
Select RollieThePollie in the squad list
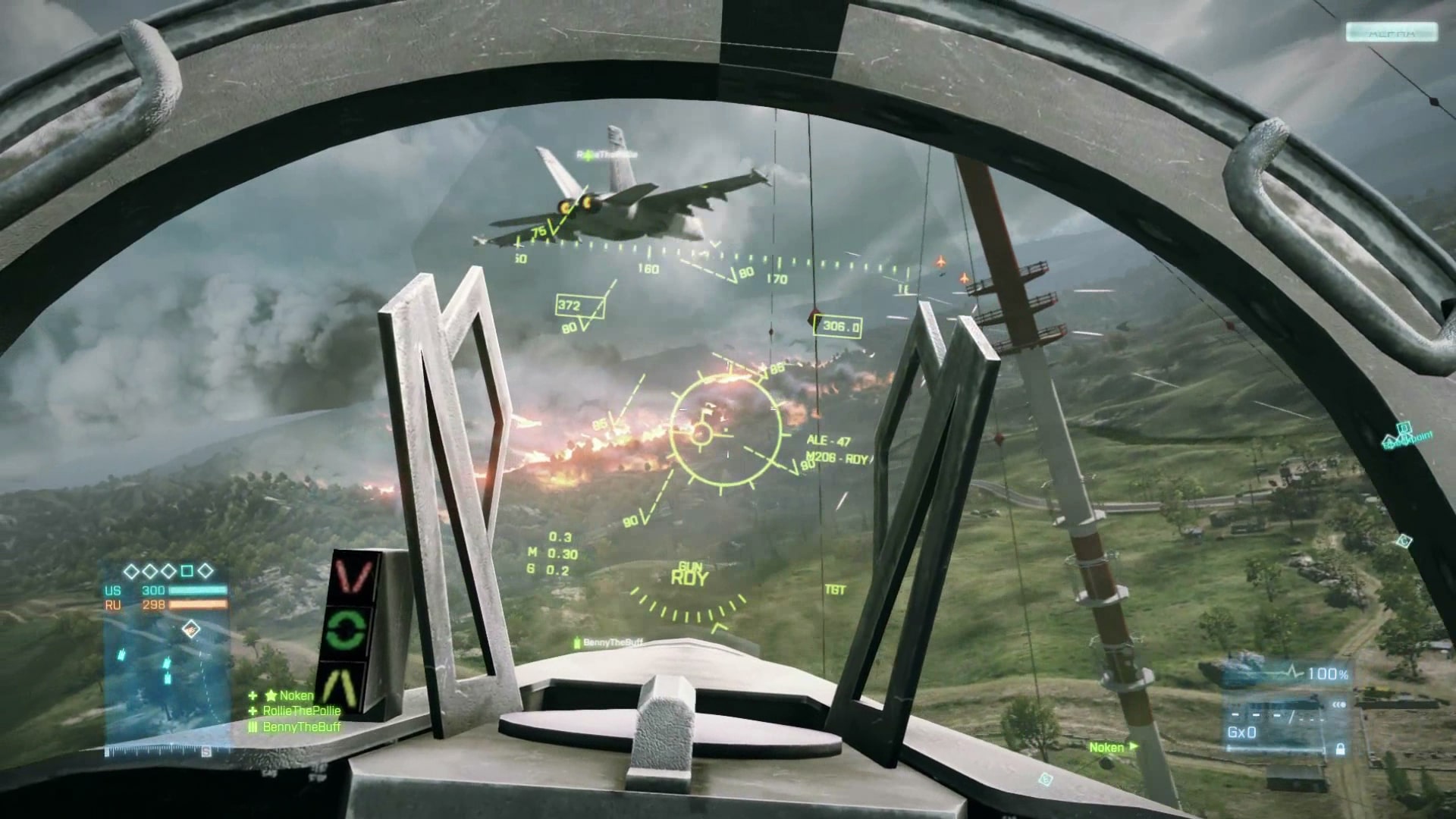click(301, 711)
